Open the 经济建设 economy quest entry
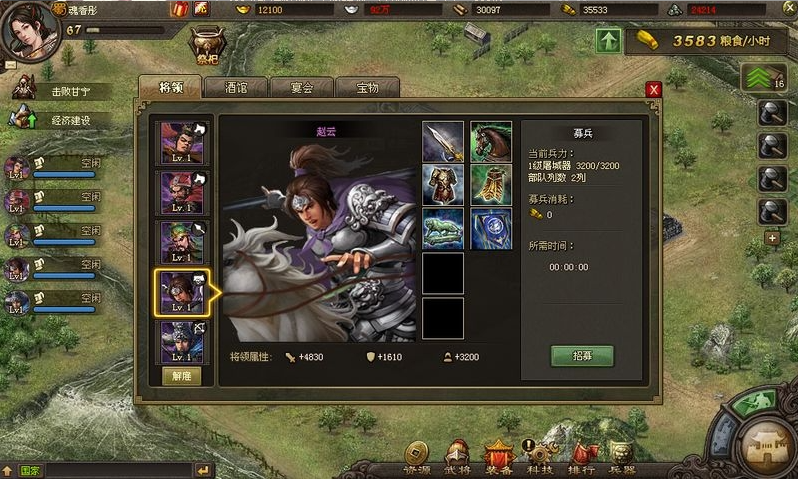798x479 pixels. click(x=70, y=120)
